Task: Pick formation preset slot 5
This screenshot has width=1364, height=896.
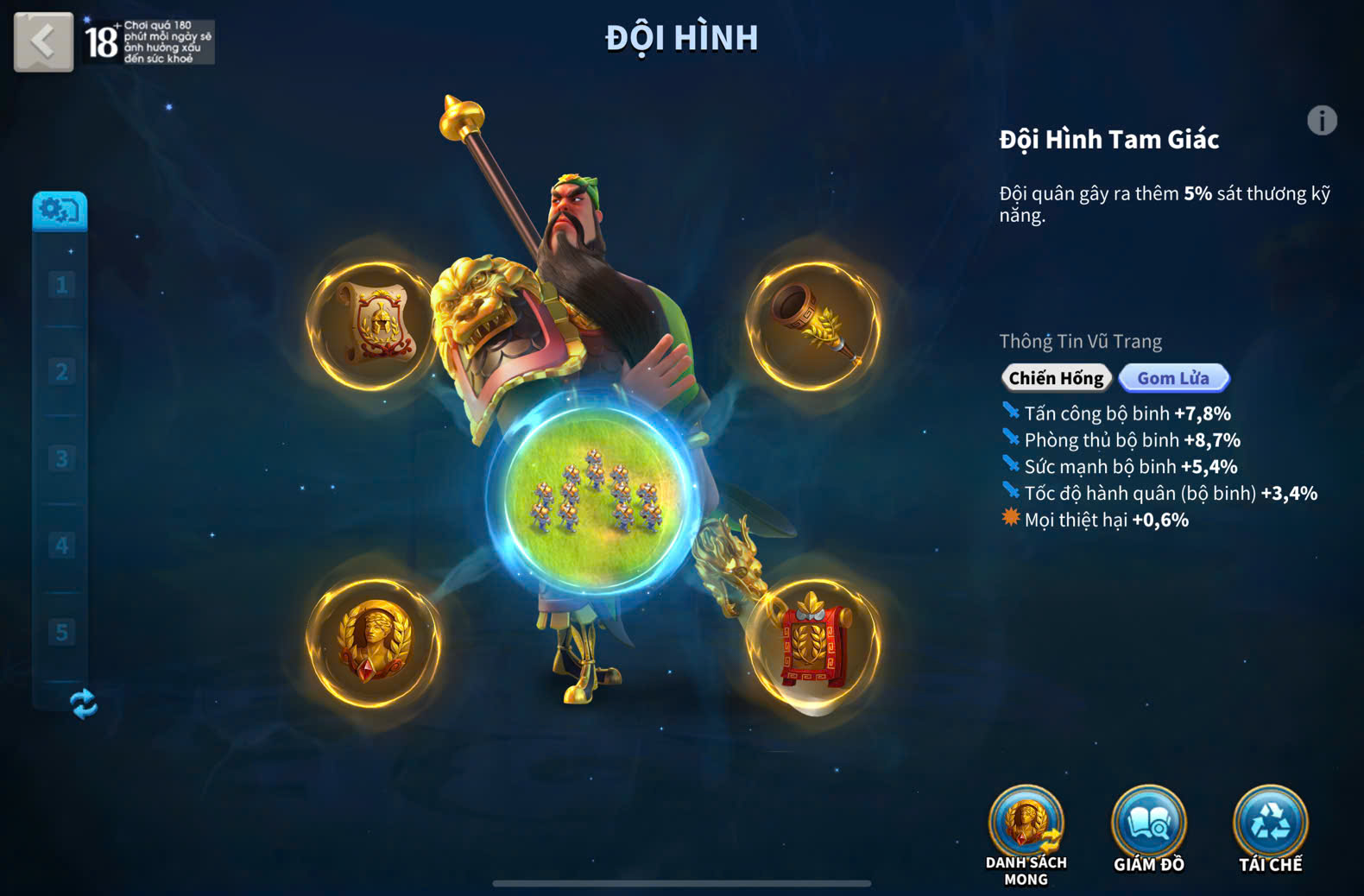Action: [61, 632]
